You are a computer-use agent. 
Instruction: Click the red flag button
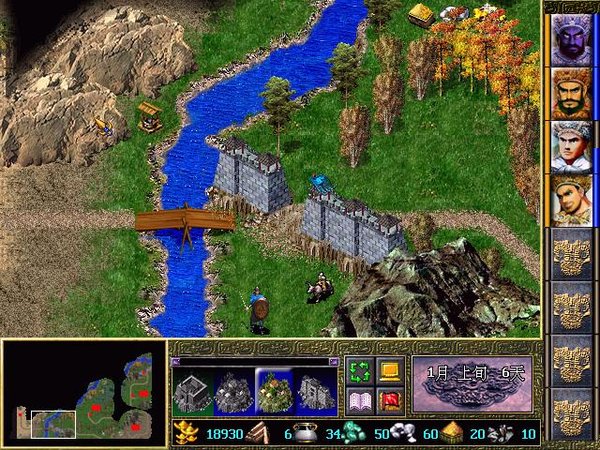point(390,401)
